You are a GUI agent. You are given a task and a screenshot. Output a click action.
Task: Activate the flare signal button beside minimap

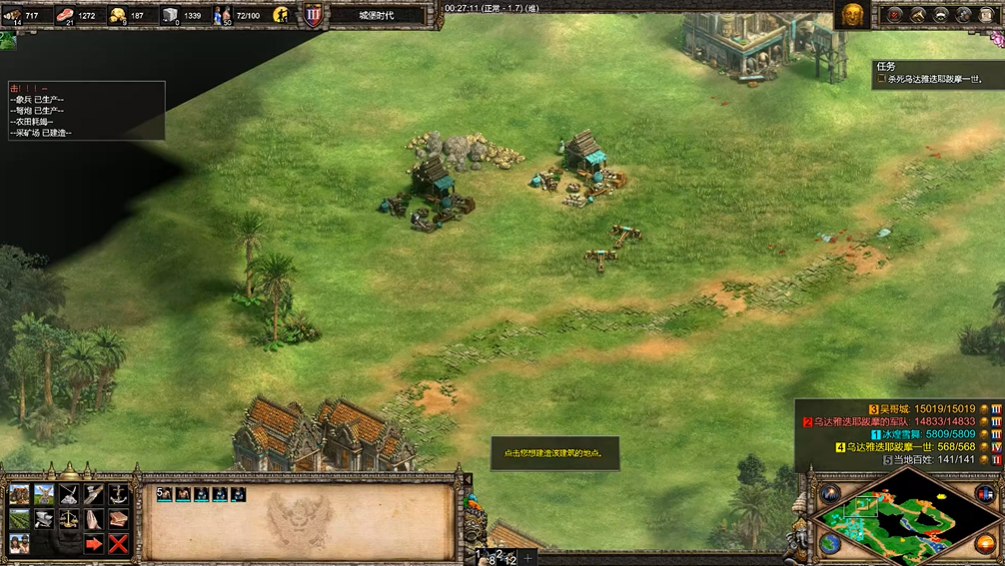(831, 494)
